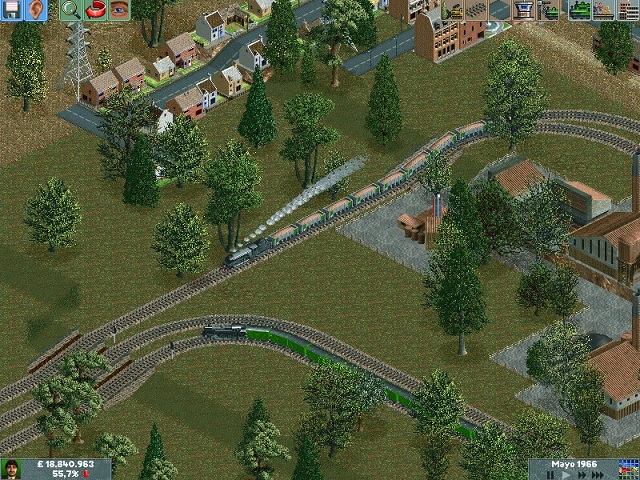
Task: Open the eye icon view options
Action: pos(119,10)
